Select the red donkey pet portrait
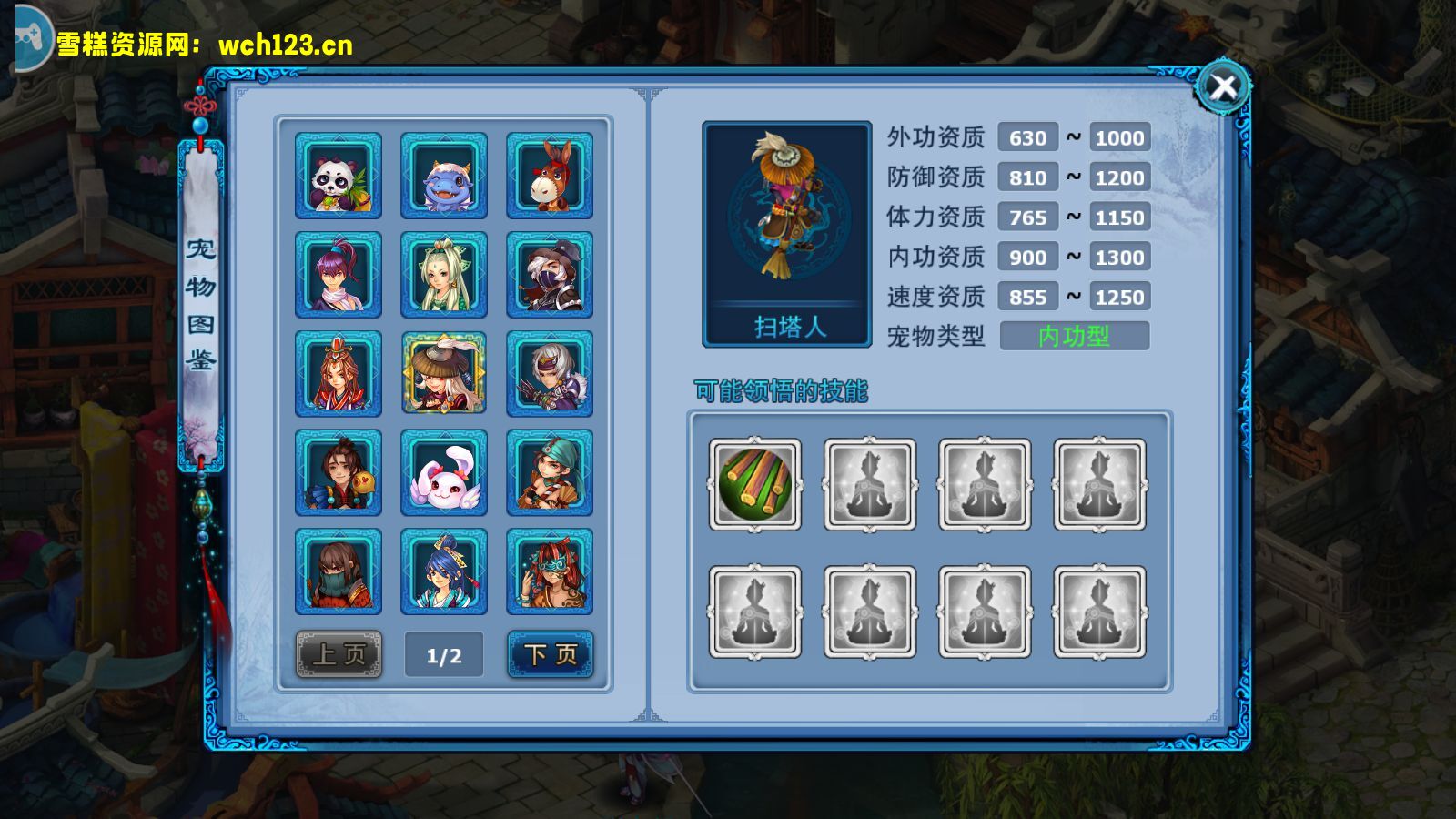The height and width of the screenshot is (819, 1456). click(550, 176)
